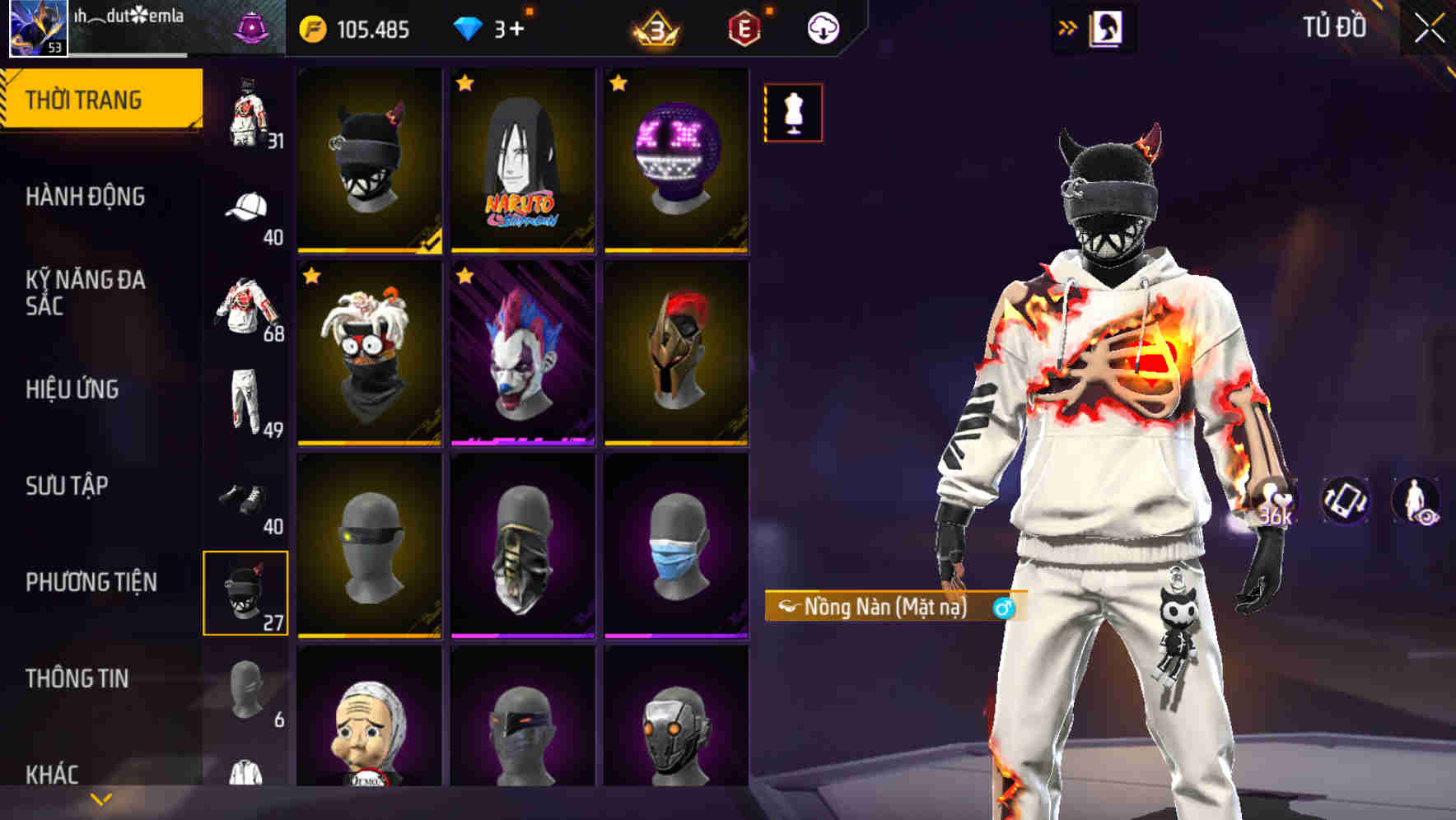The height and width of the screenshot is (820, 1456).
Task: Select the Orochimaru Naruto hair thumbnail
Action: (521, 161)
